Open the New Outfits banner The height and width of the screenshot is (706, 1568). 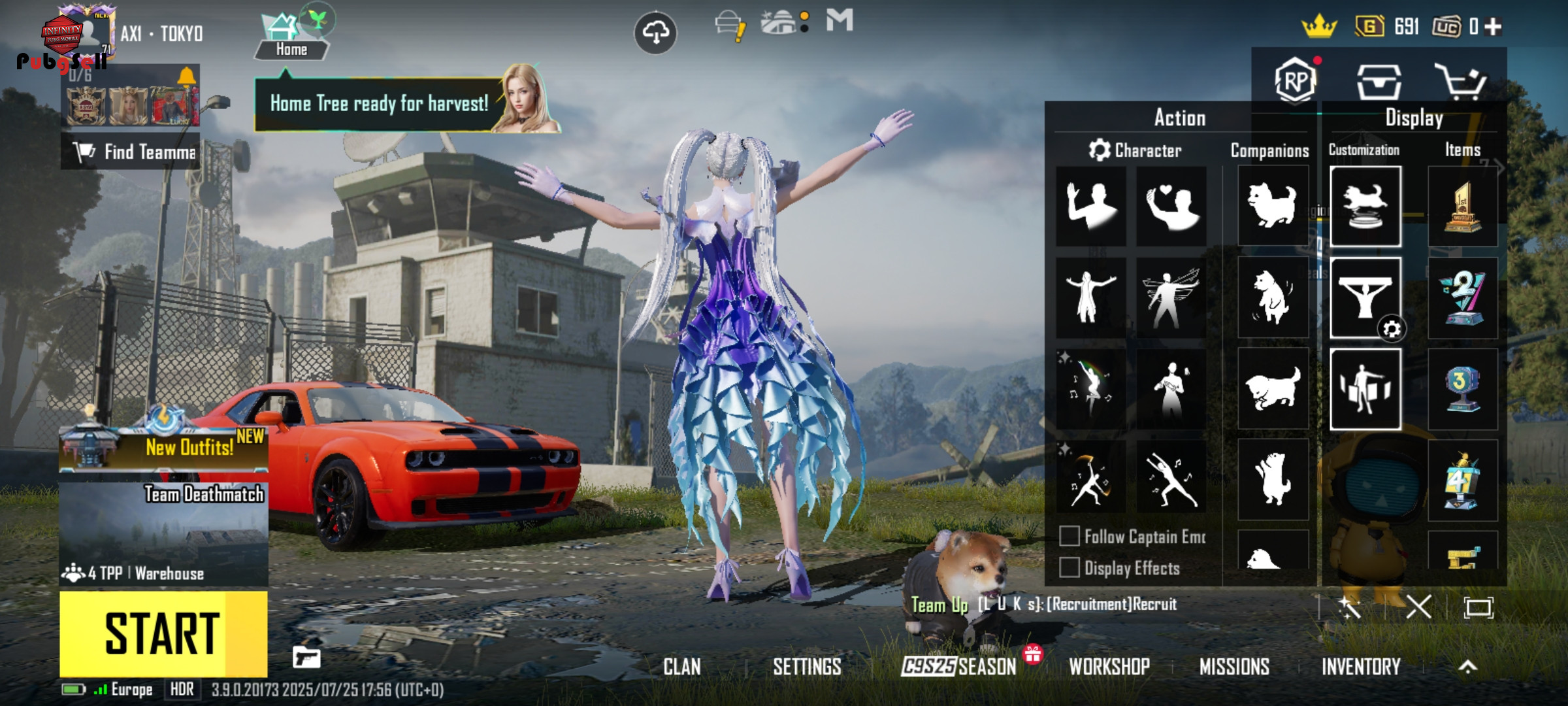point(163,446)
